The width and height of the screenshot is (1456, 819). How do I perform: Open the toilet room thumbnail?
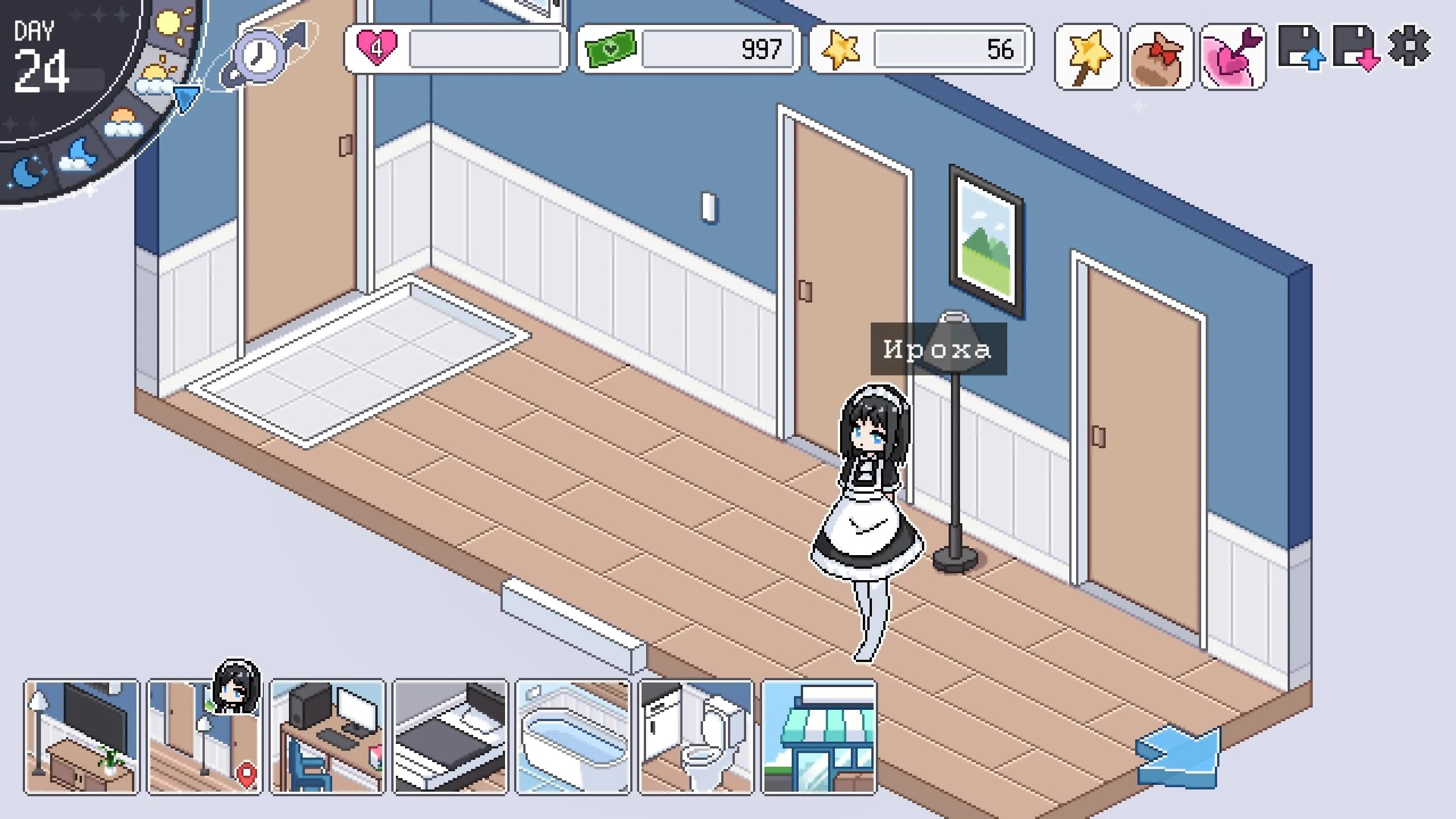click(x=696, y=737)
